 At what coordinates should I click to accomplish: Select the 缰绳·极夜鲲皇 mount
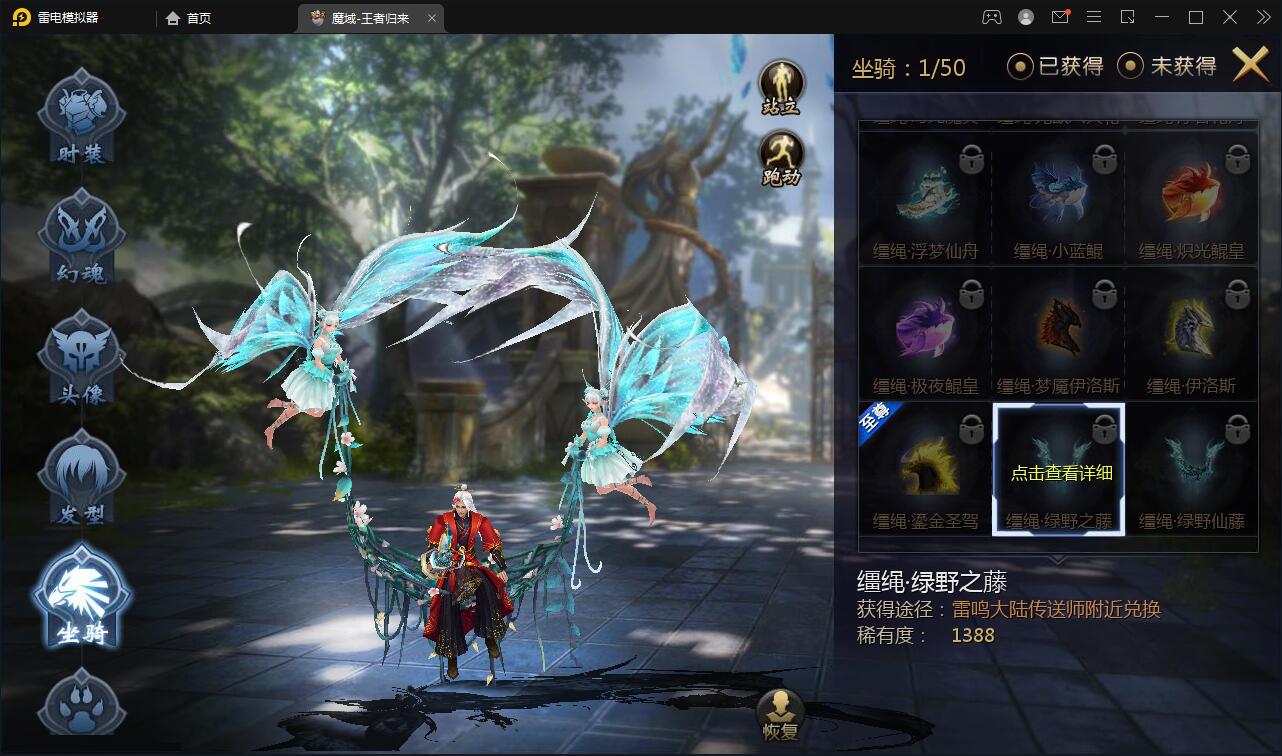tap(925, 332)
